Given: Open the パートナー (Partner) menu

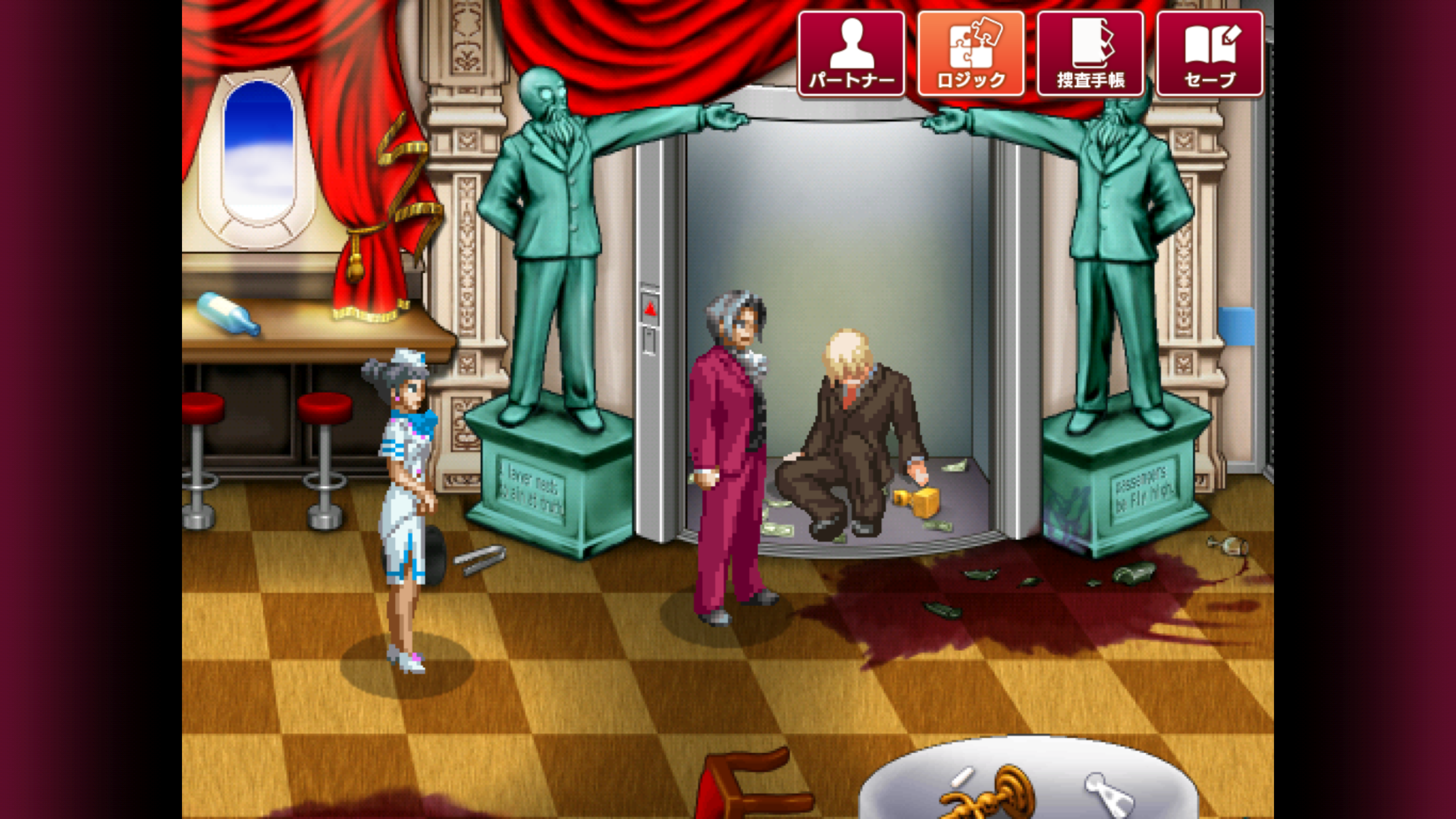Looking at the screenshot, I should (851, 54).
